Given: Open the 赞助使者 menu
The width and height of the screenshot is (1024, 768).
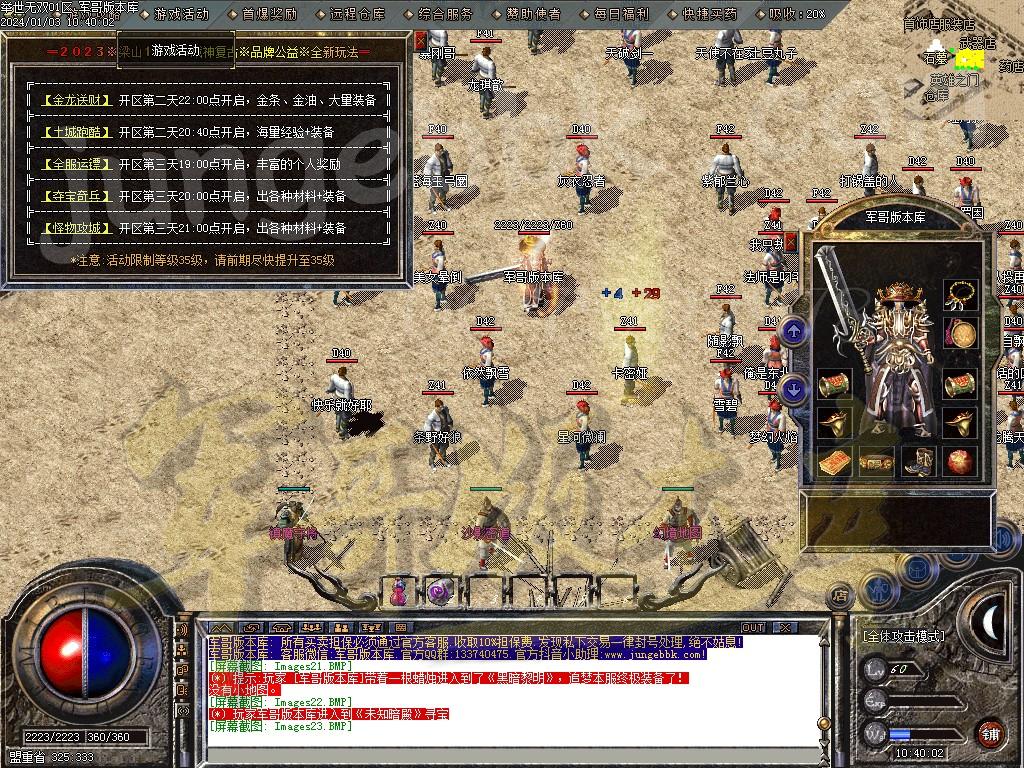Looking at the screenshot, I should (533, 14).
